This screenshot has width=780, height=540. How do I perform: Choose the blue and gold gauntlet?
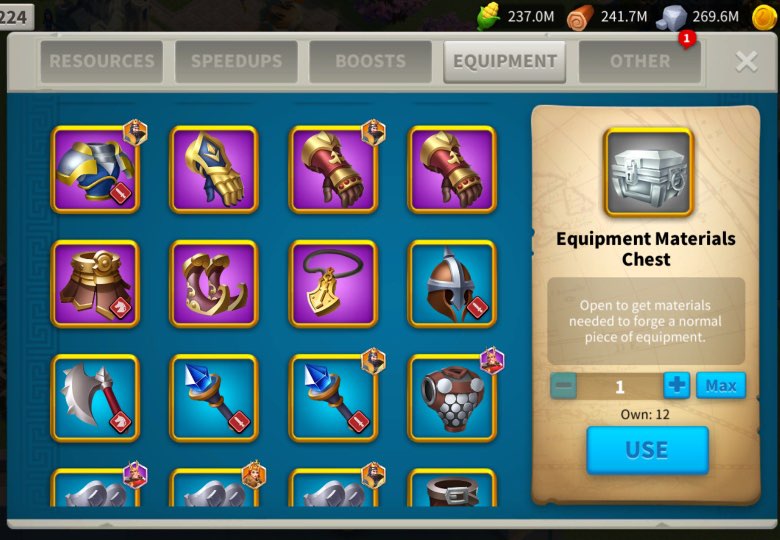[214, 169]
